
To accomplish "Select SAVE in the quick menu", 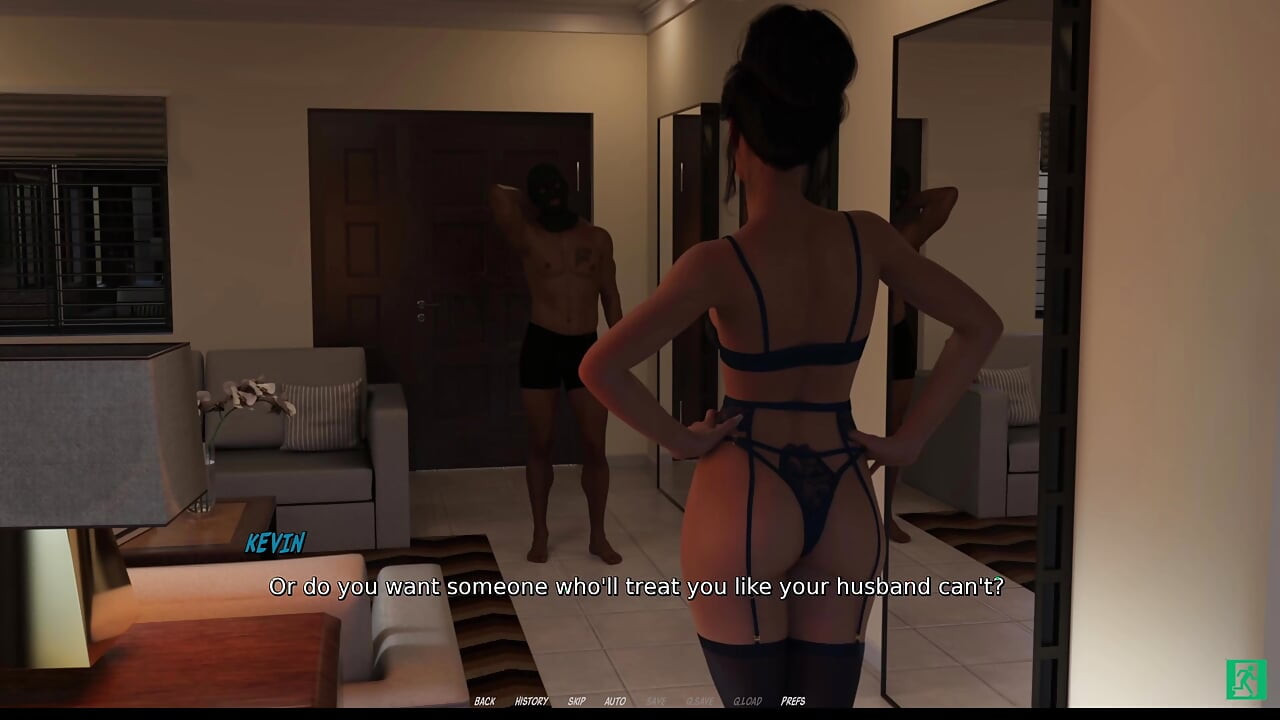I will [x=657, y=701].
